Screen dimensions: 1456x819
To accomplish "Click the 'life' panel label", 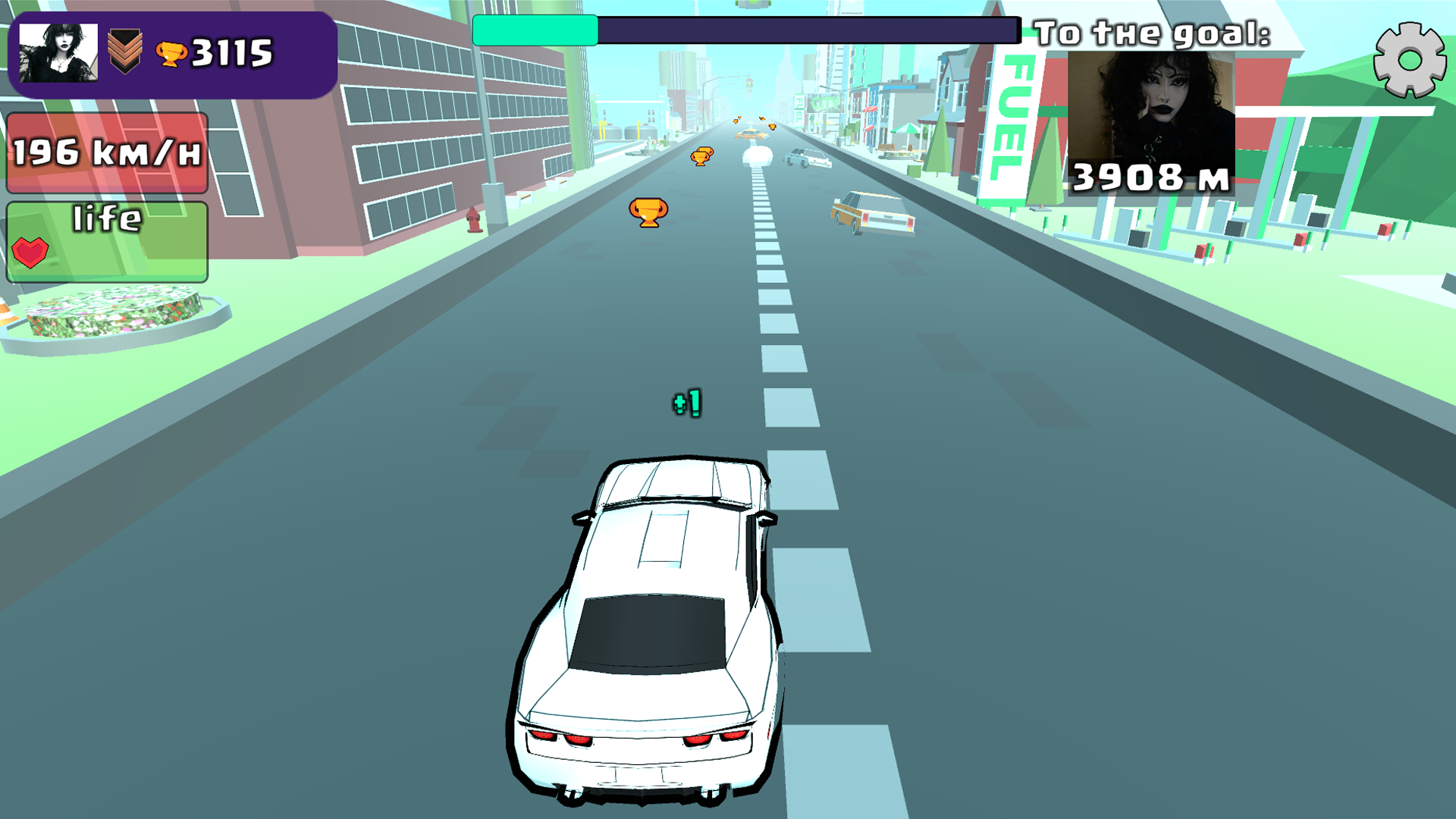I will click(x=106, y=219).
